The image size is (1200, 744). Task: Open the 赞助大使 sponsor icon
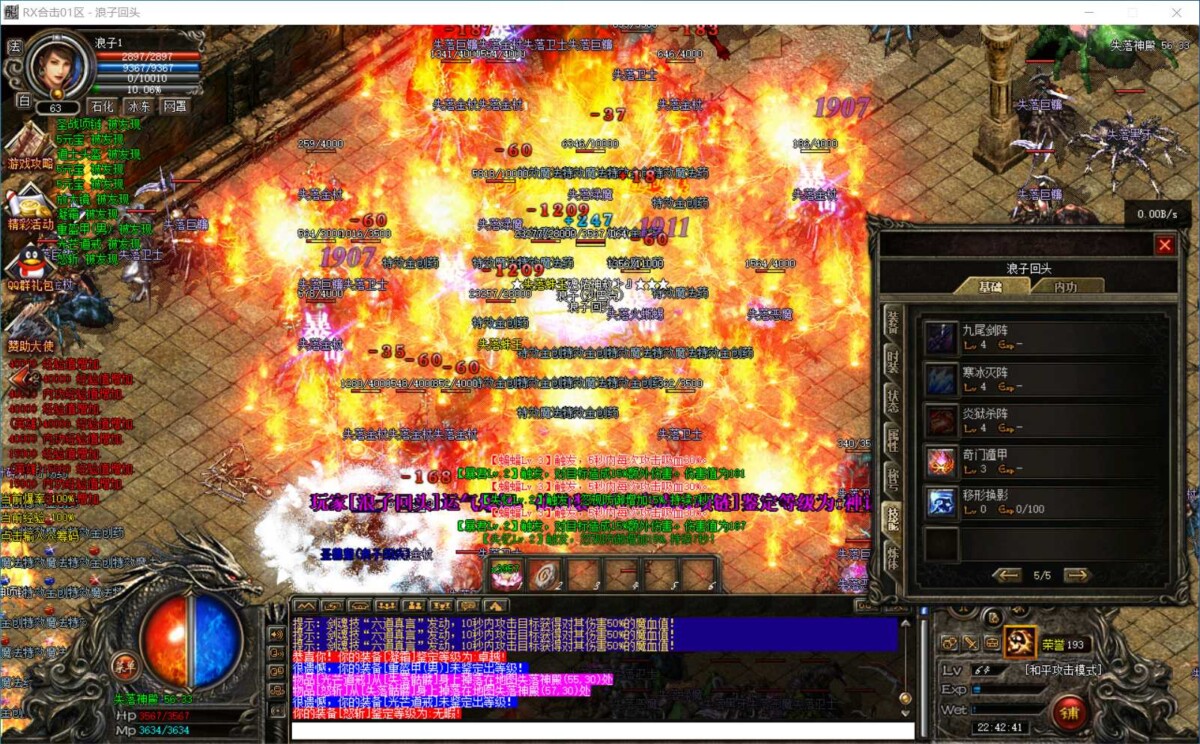point(30,325)
